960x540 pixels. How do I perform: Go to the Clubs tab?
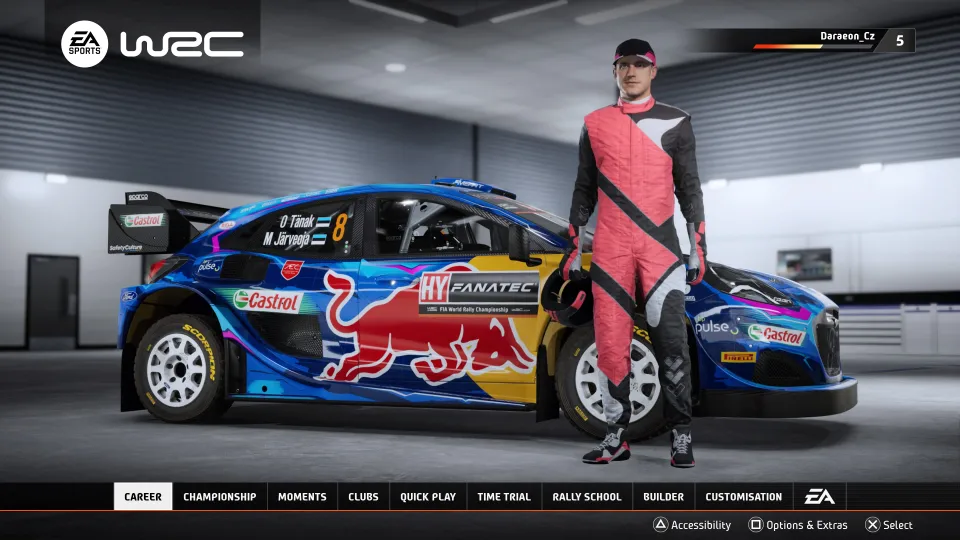363,497
